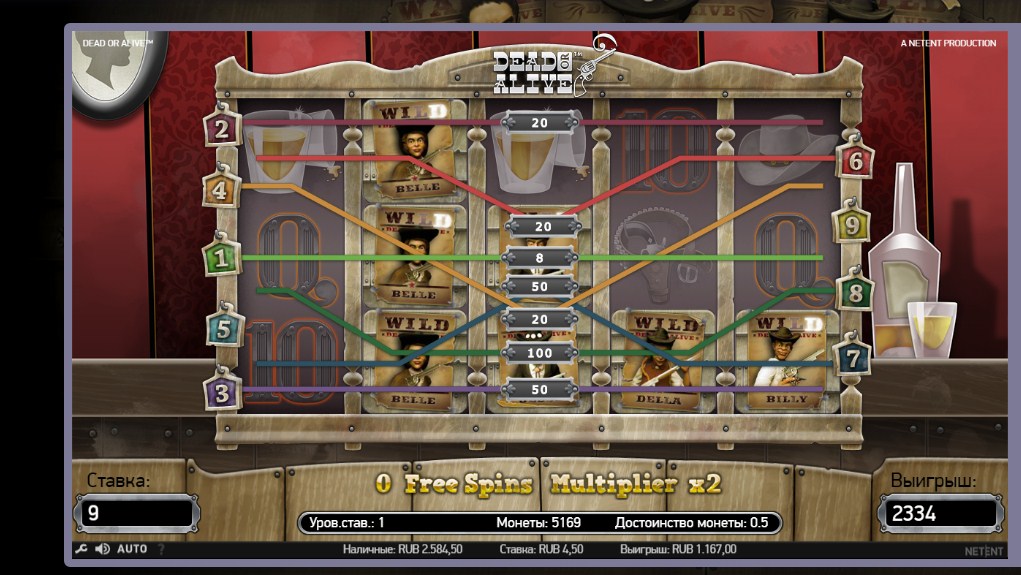Select payline tag number 8

pos(855,293)
